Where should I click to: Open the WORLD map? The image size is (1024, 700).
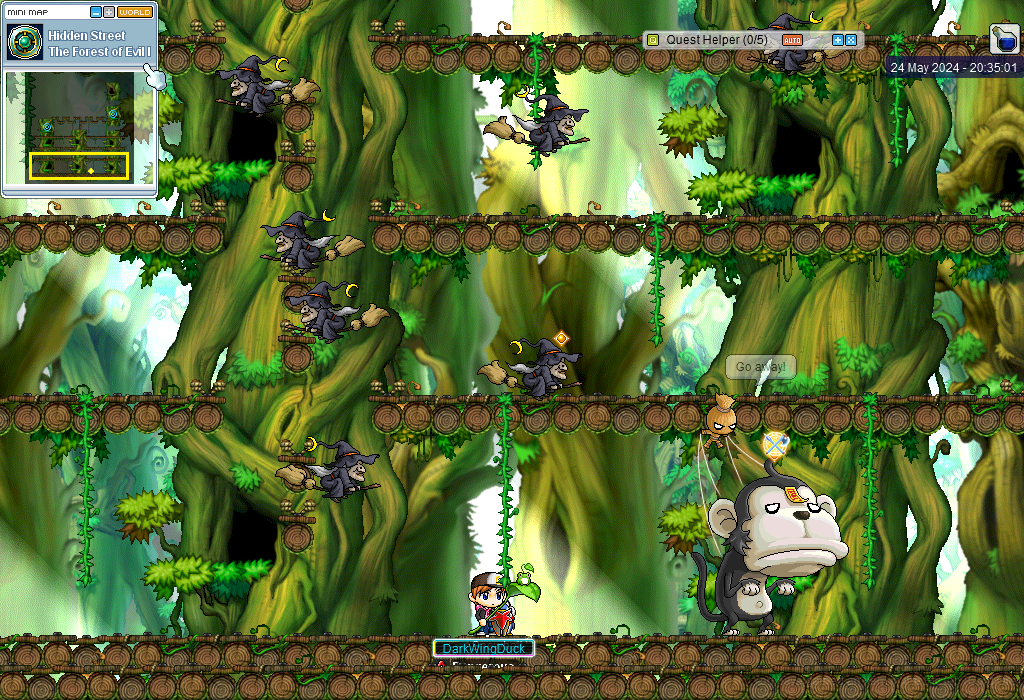[x=135, y=12]
